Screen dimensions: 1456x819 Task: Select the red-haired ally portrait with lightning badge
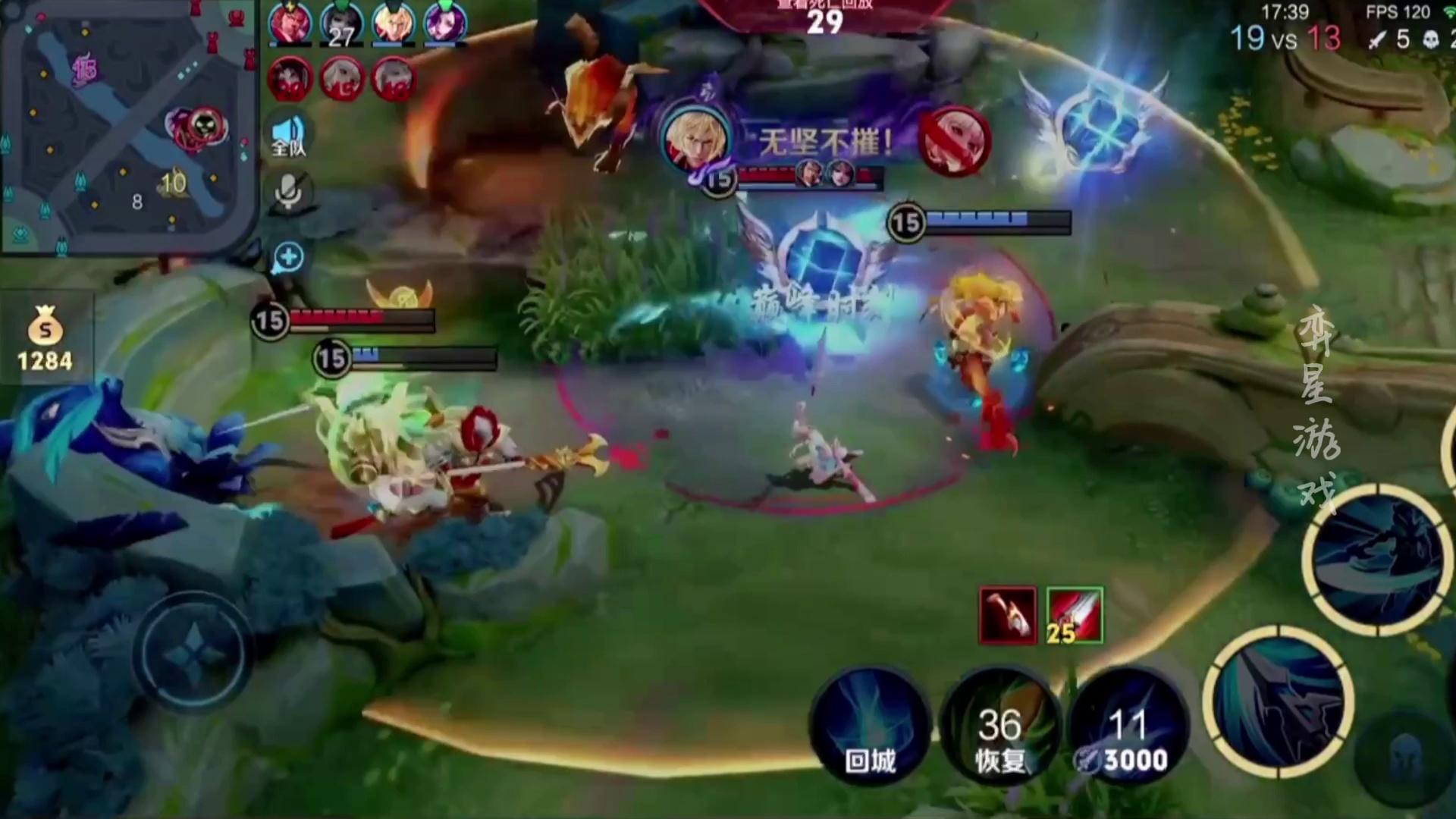tap(290, 23)
